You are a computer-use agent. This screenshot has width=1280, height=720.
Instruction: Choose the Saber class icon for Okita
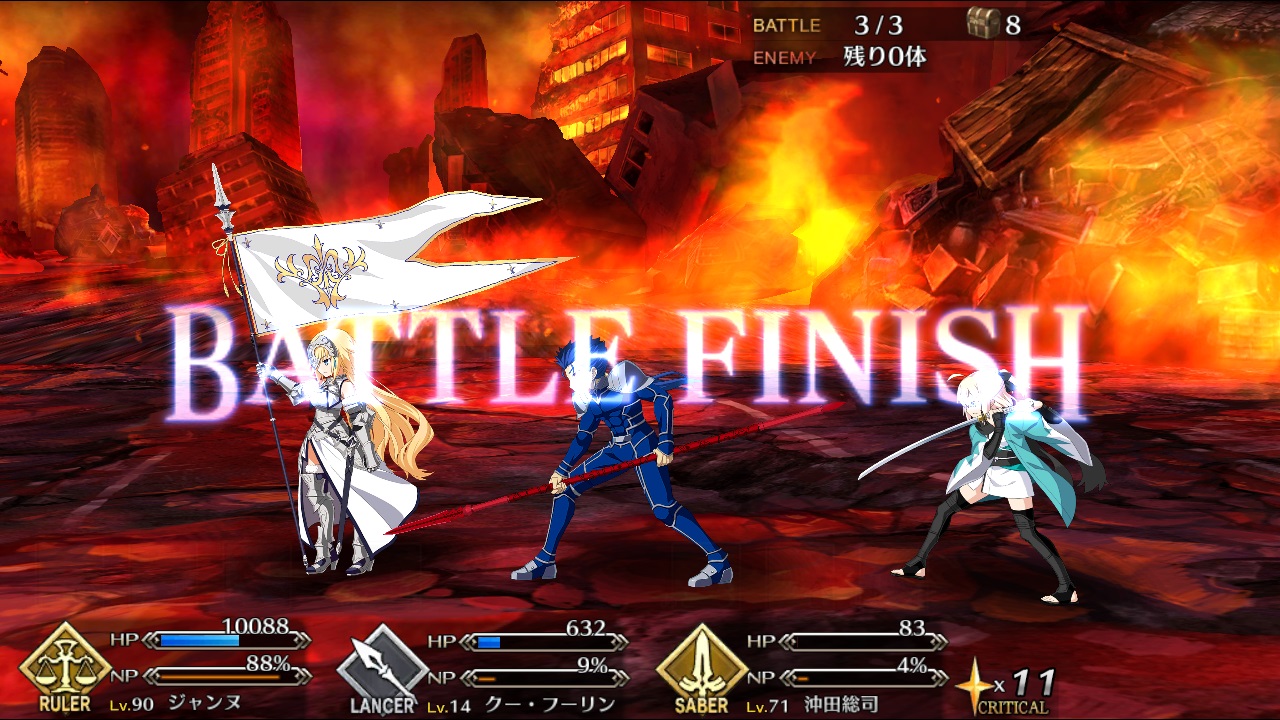click(702, 663)
